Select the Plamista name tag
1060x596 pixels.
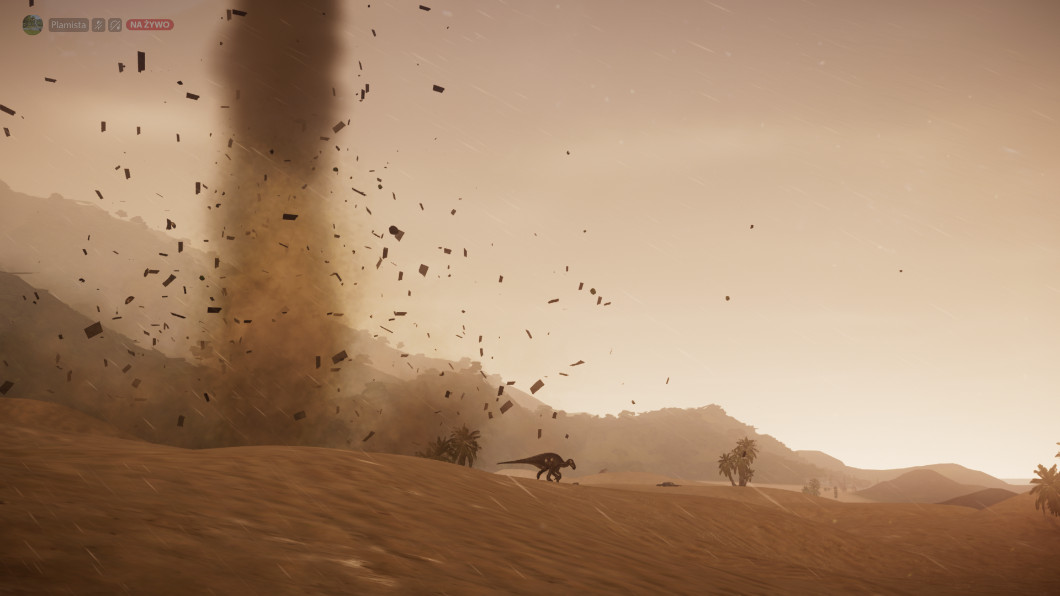[x=69, y=25]
